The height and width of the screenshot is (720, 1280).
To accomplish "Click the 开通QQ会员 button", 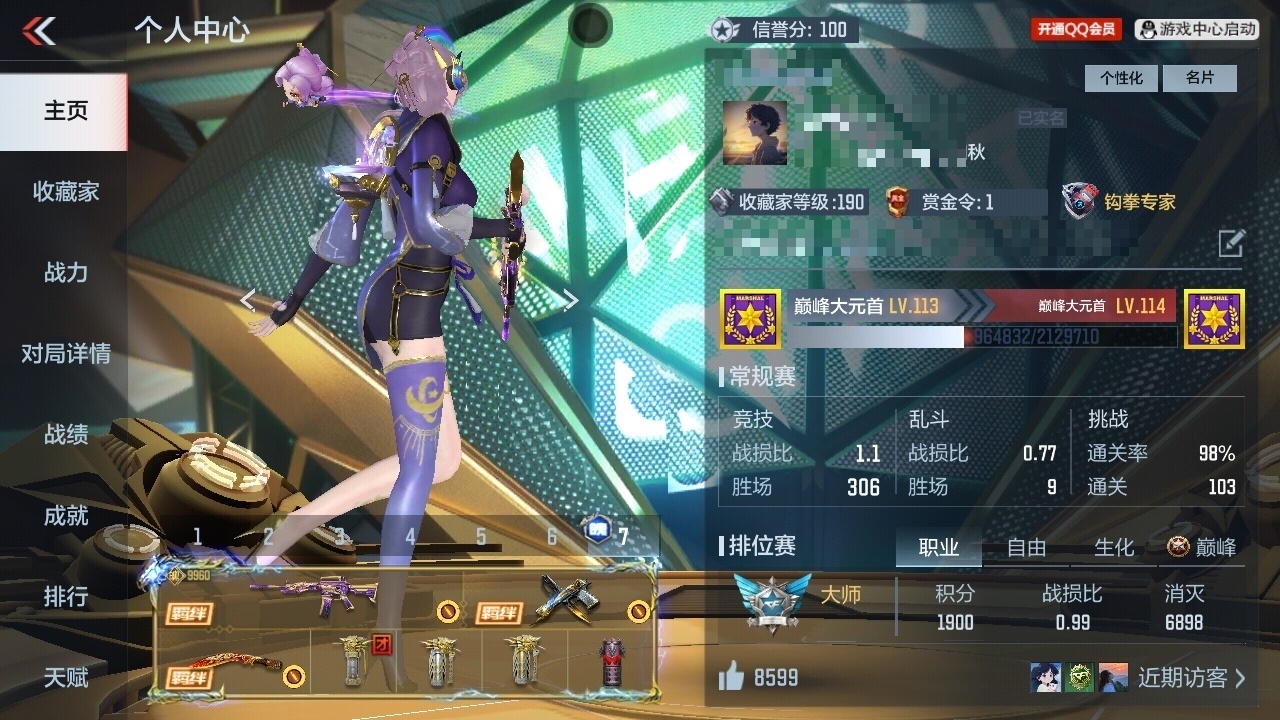I will click(x=1076, y=30).
